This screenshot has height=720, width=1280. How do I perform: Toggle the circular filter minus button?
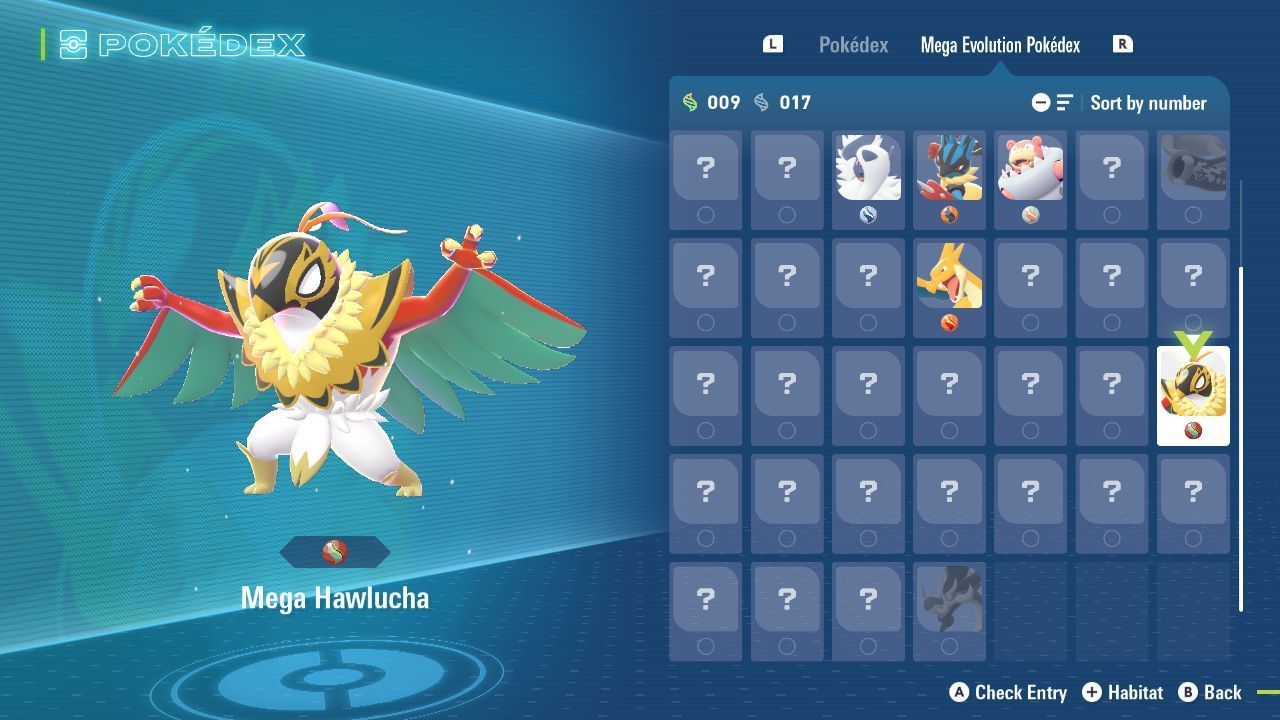click(x=1041, y=102)
